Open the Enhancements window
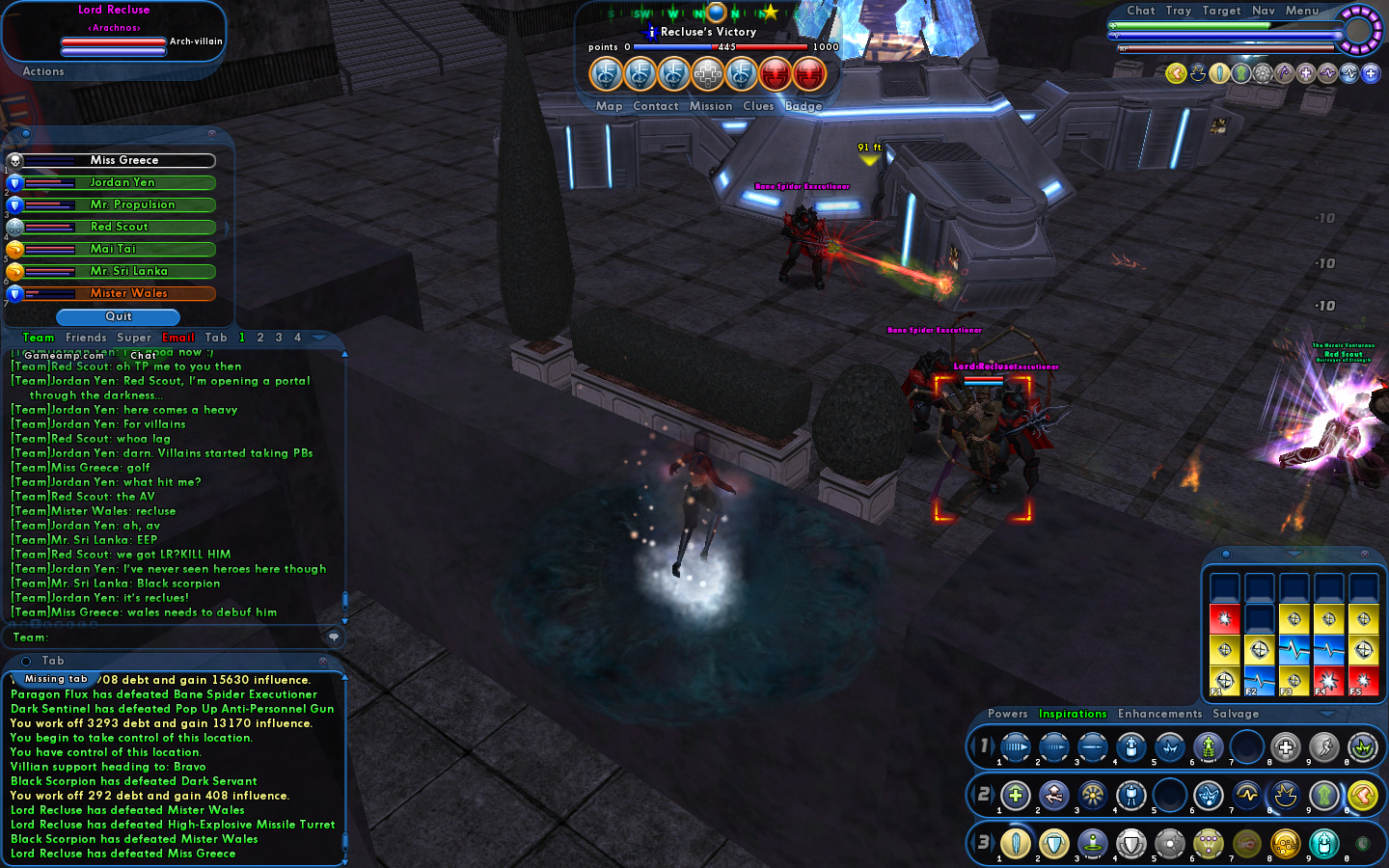This screenshot has width=1389, height=868. (1159, 714)
